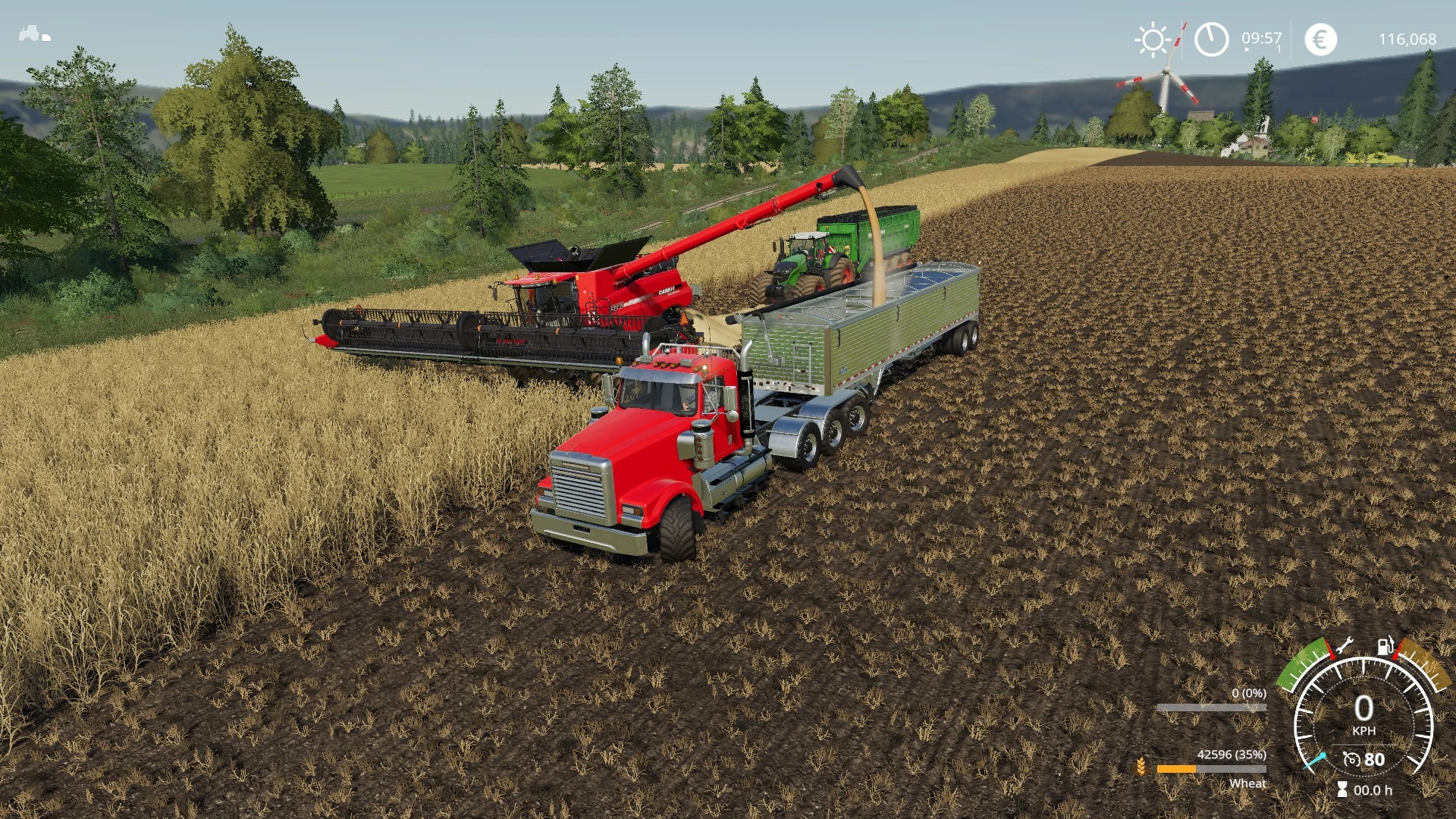Viewport: 1456px width, 819px height.
Task: Toggle the cruise control speed icon
Action: (1351, 759)
